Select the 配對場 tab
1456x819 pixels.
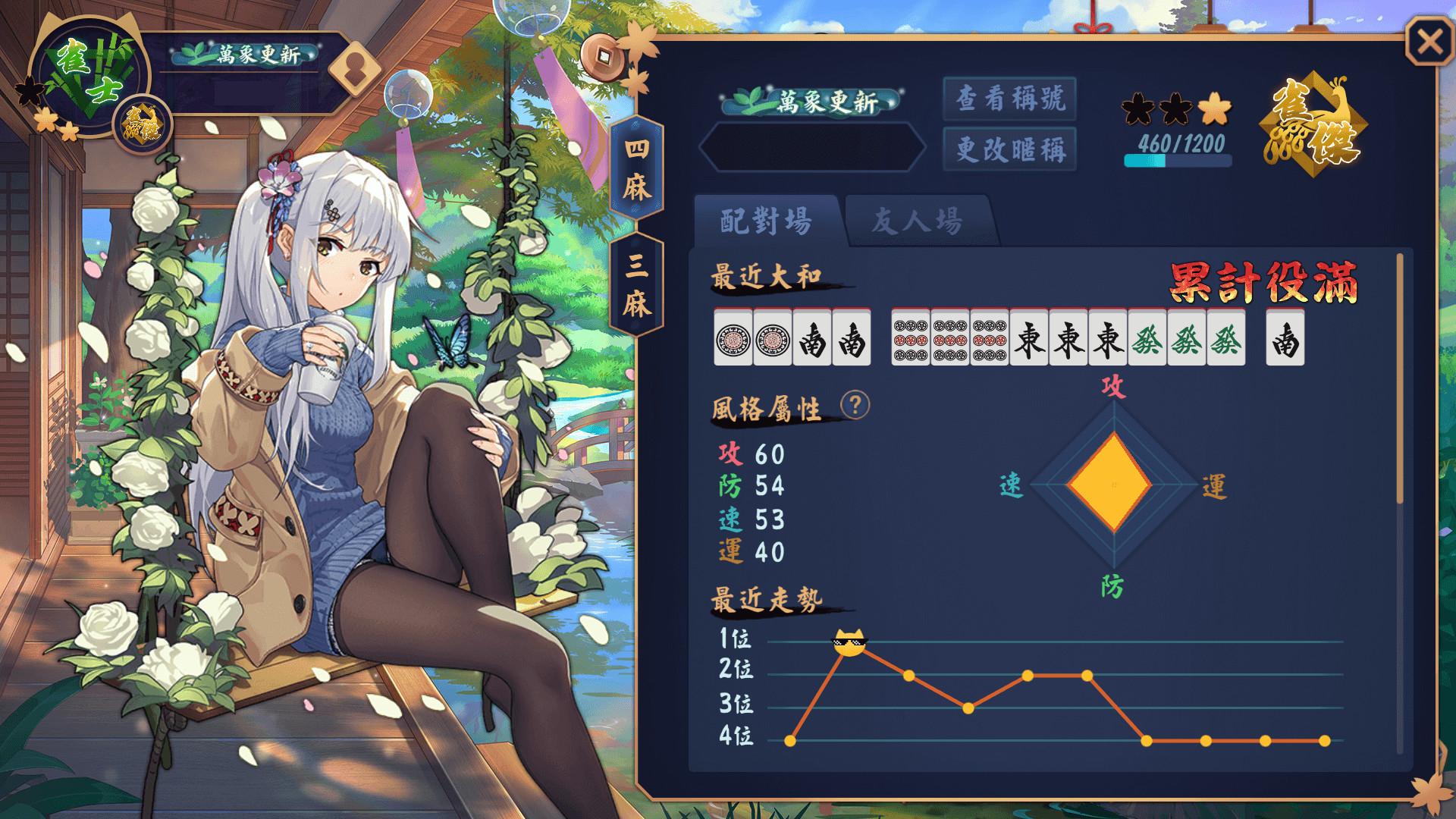pos(766,221)
